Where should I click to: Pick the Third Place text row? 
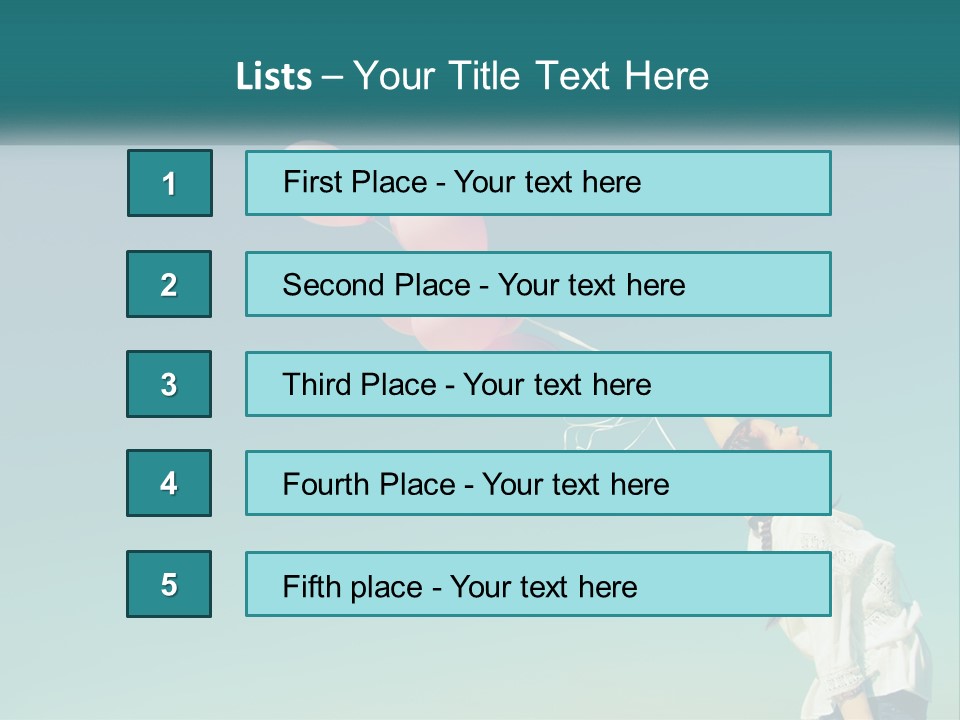pyautogui.click(x=538, y=384)
